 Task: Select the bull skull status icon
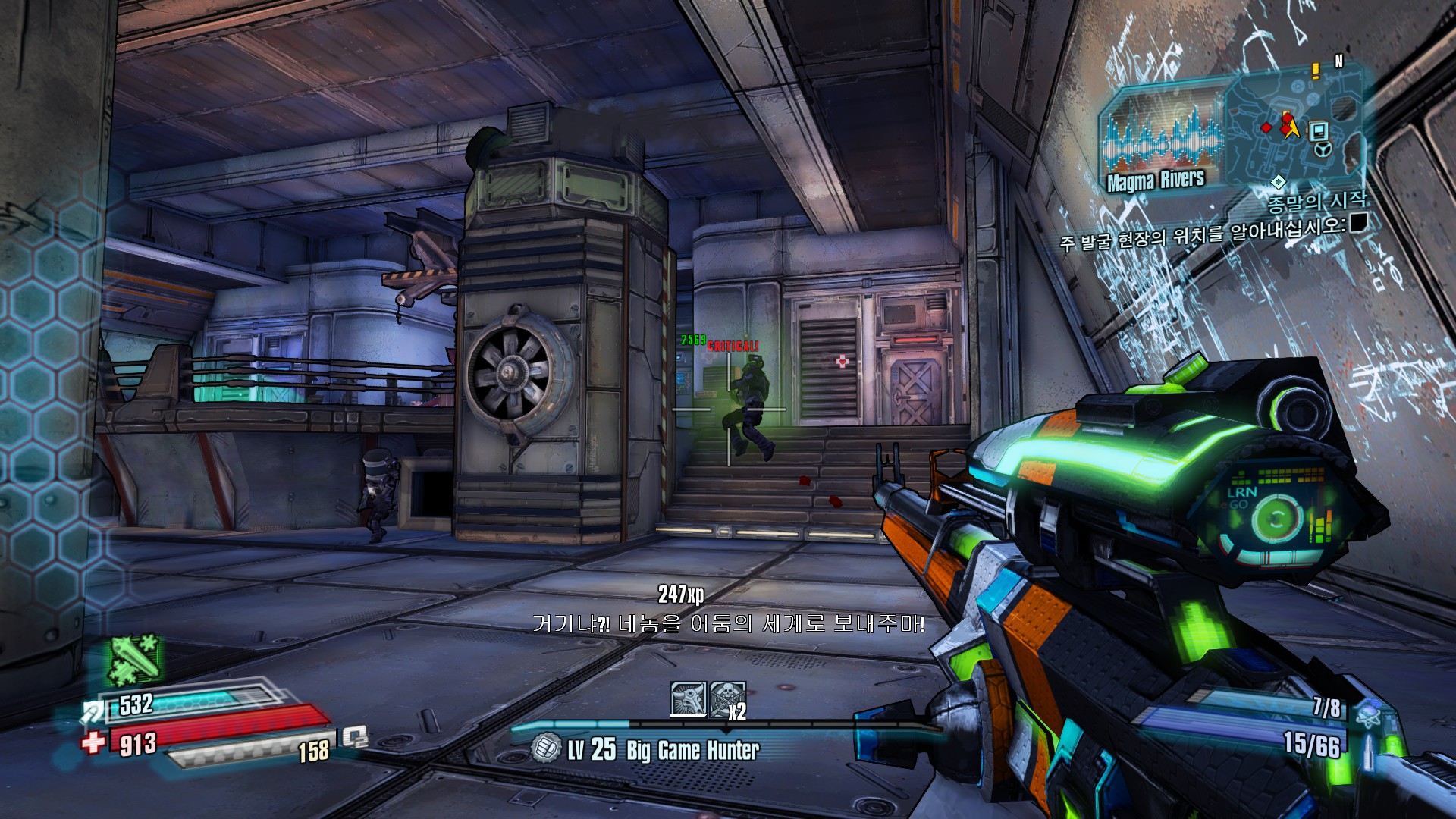pos(688,698)
